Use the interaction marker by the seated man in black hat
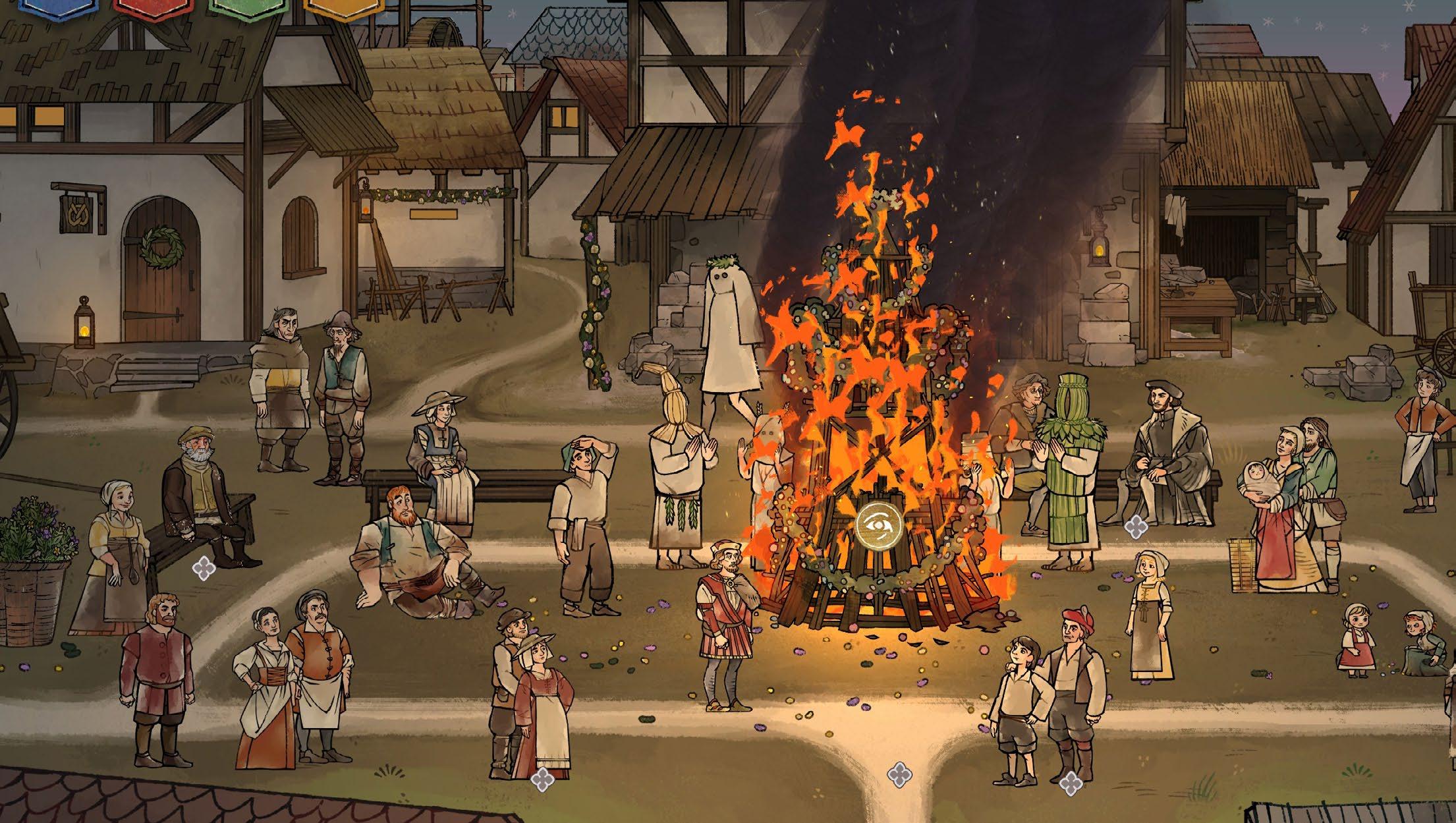The height and width of the screenshot is (823, 1456). pyautogui.click(x=1135, y=526)
